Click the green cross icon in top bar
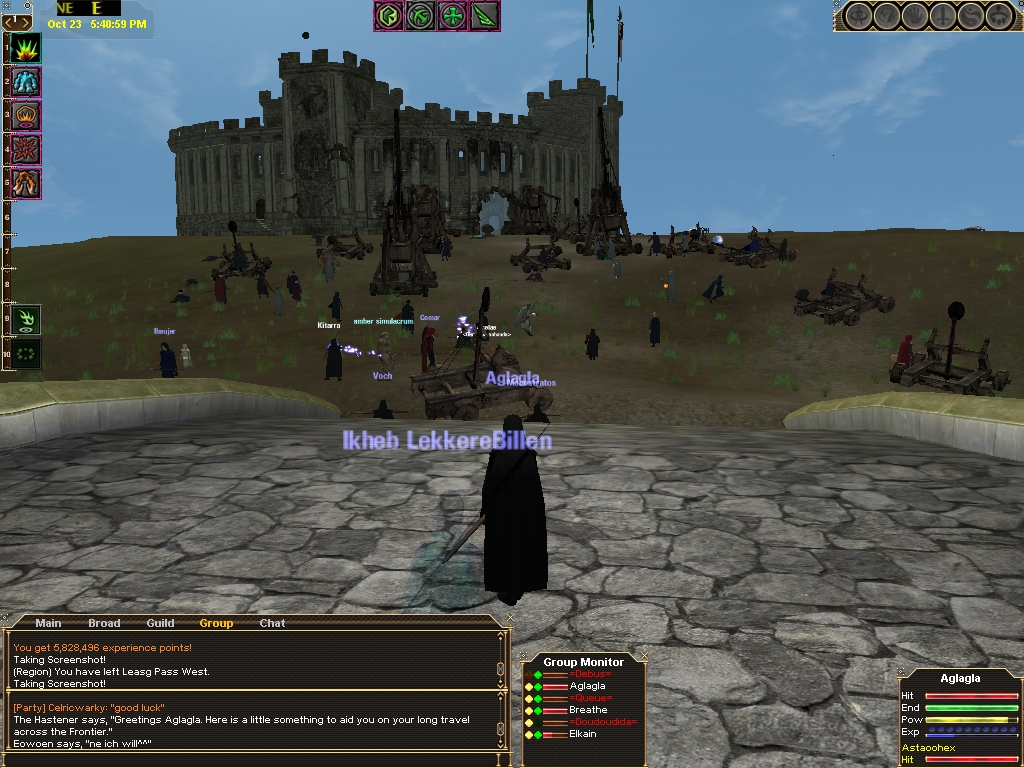The image size is (1024, 768). tap(452, 16)
